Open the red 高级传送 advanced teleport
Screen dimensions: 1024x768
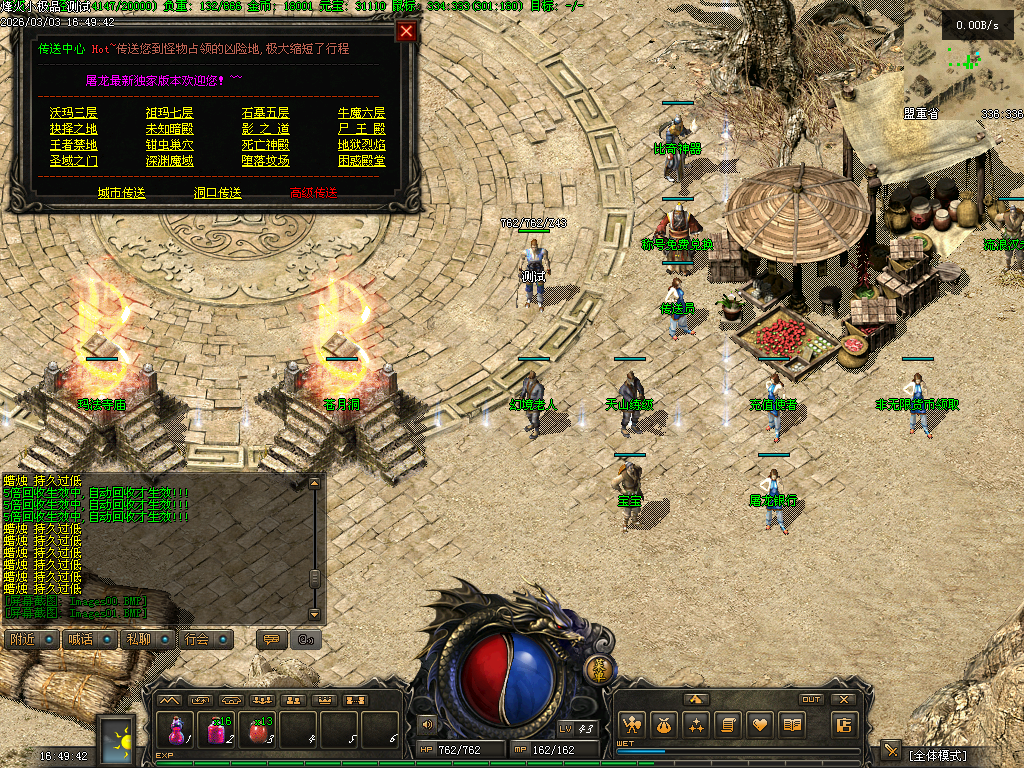coord(313,193)
